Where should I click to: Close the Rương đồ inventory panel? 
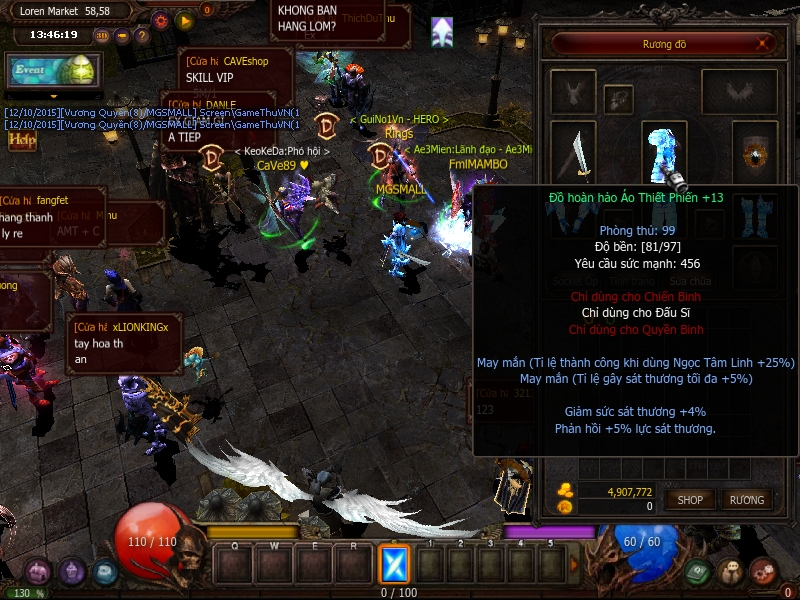pos(765,44)
